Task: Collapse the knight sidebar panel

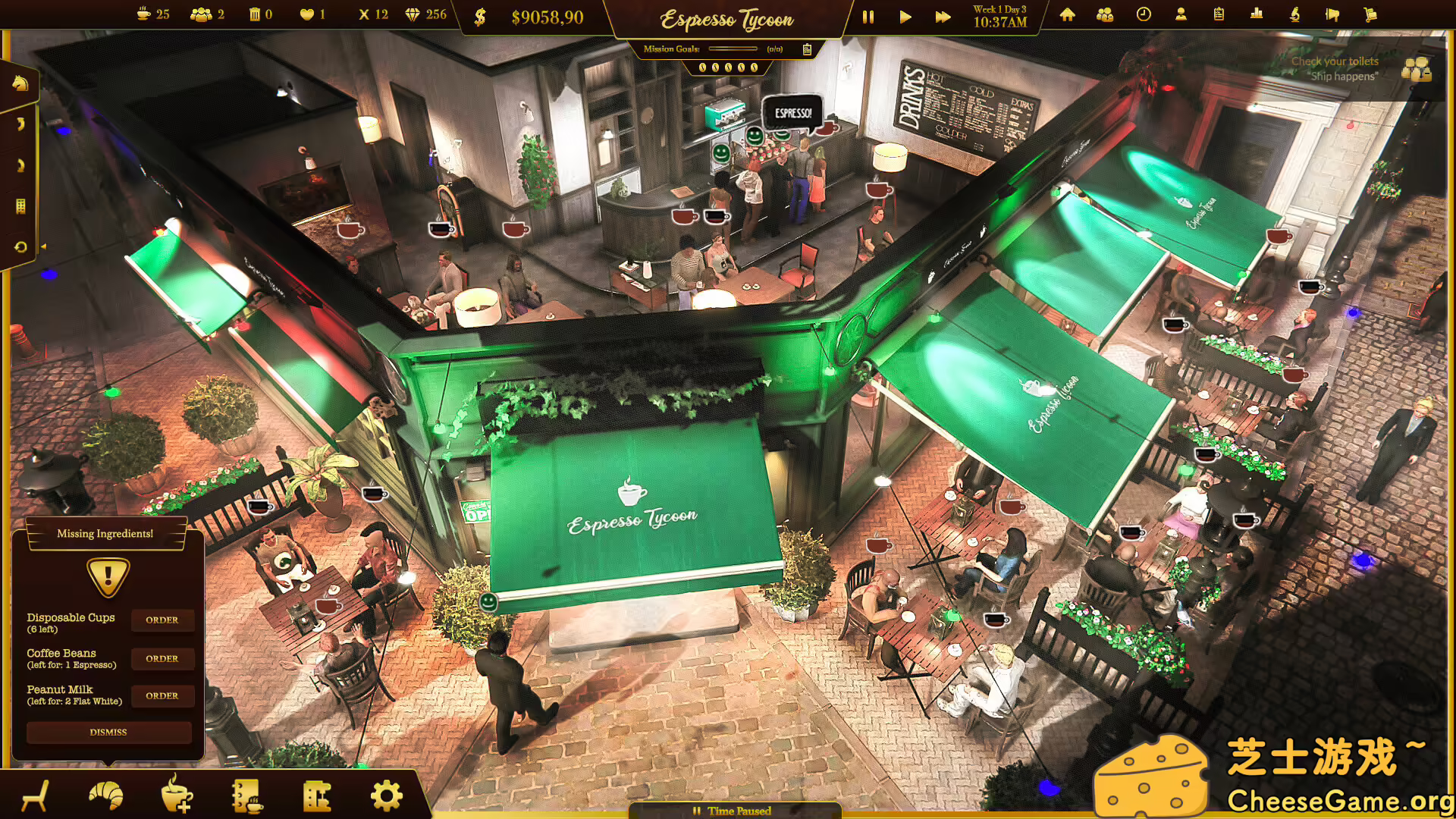Action: pyautogui.click(x=20, y=83)
